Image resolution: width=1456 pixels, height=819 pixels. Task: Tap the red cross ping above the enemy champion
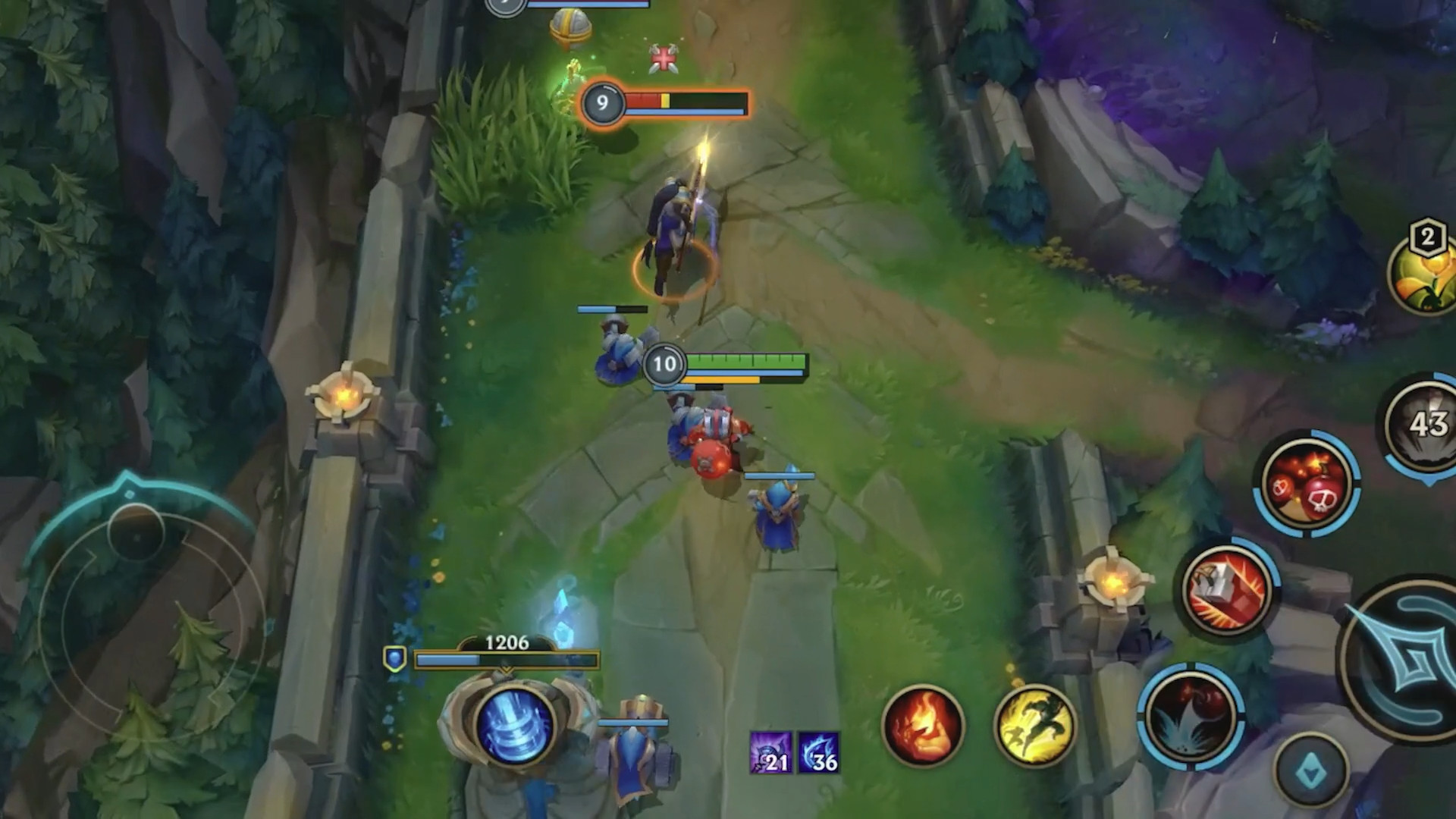[x=663, y=58]
